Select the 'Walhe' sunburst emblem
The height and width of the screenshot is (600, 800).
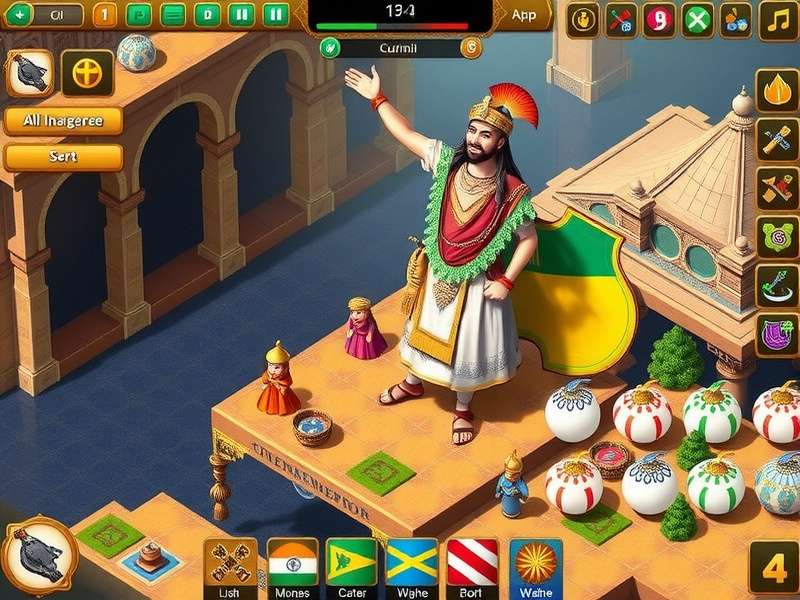[535, 566]
